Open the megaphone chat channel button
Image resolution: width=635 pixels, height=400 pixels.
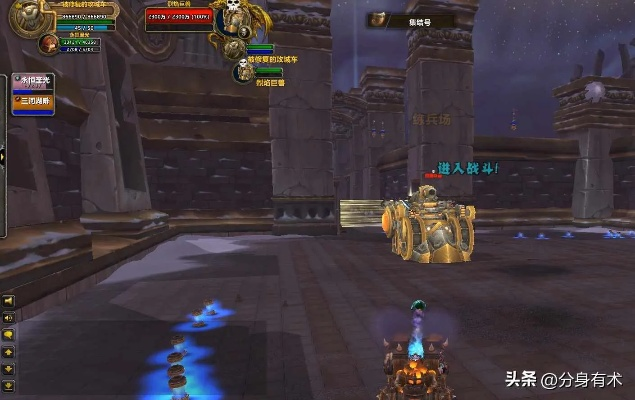[x=8, y=300]
